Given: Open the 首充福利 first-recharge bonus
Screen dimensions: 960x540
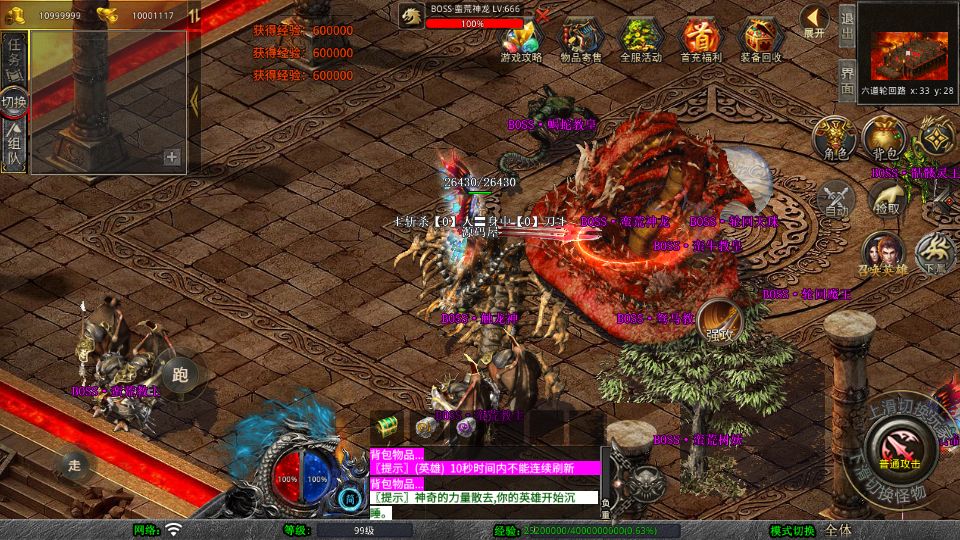Looking at the screenshot, I should [700, 39].
